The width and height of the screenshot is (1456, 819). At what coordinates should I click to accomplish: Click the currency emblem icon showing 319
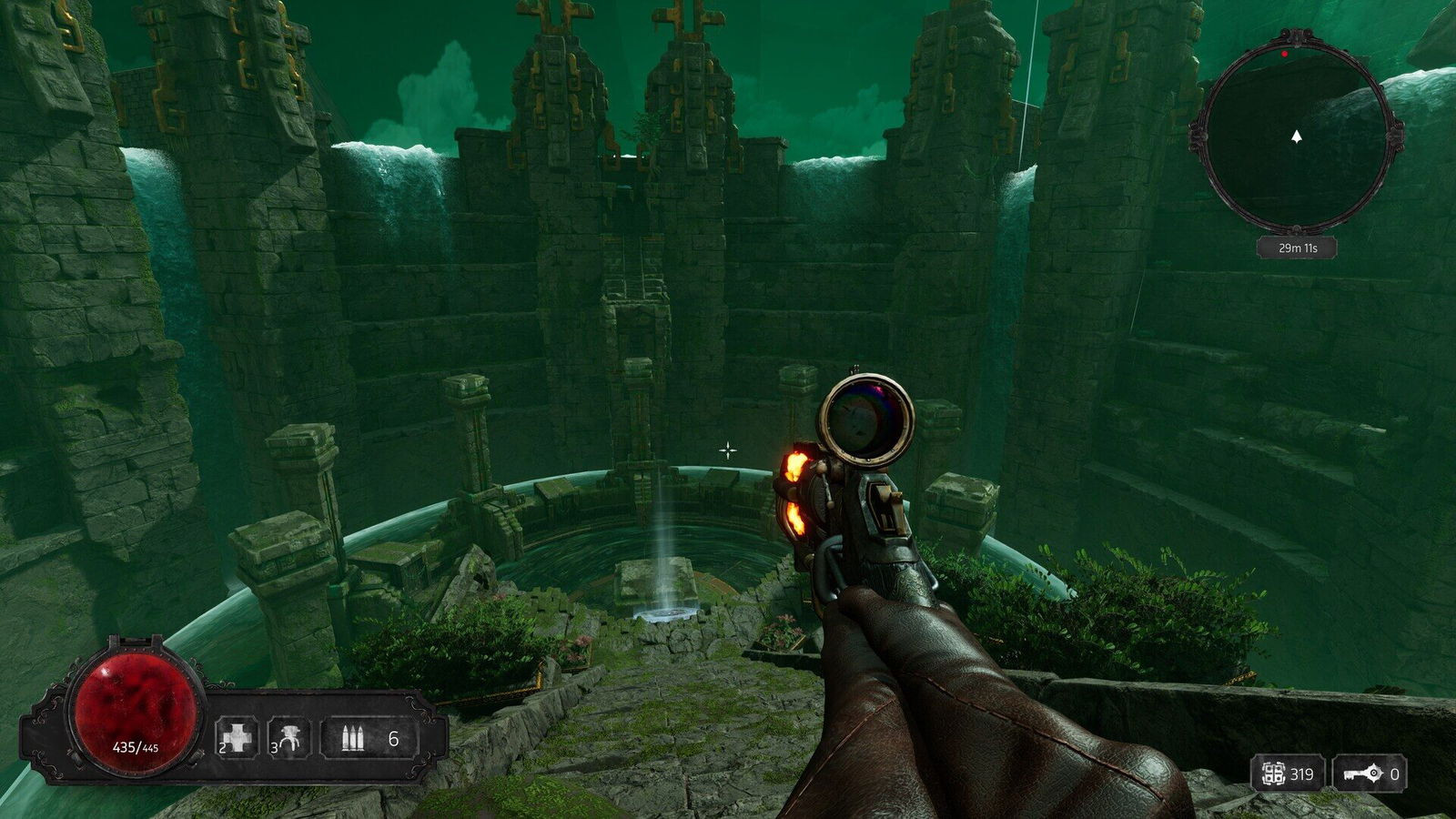pyautogui.click(x=1273, y=773)
